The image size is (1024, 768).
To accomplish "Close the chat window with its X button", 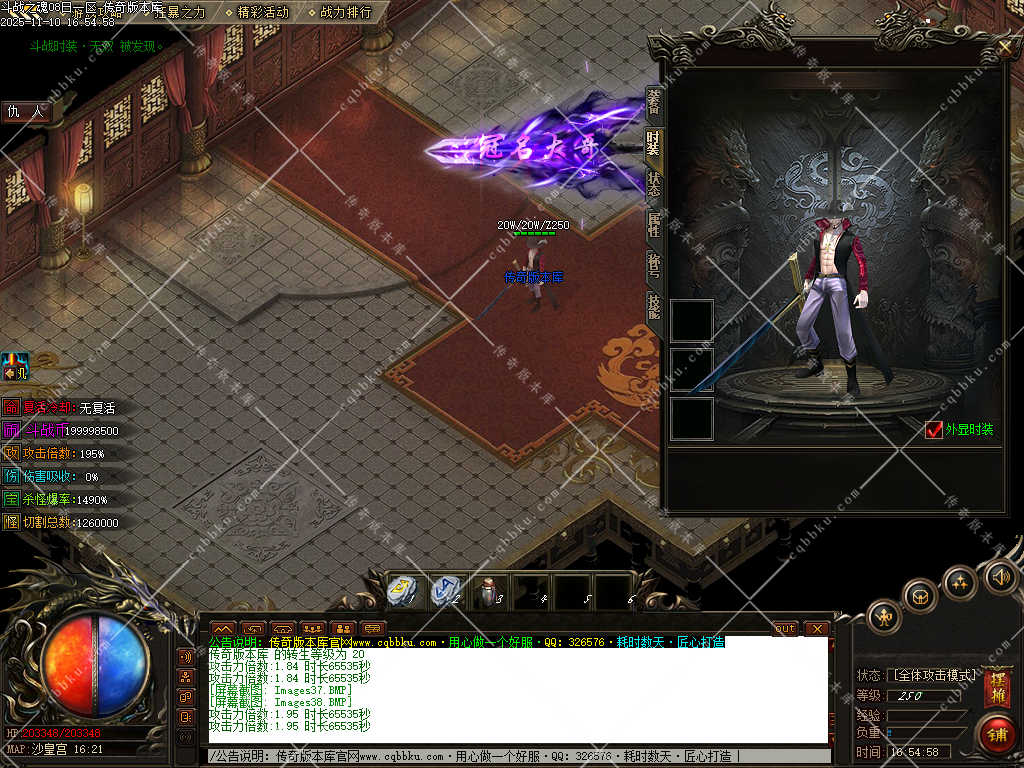I will pyautogui.click(x=817, y=628).
